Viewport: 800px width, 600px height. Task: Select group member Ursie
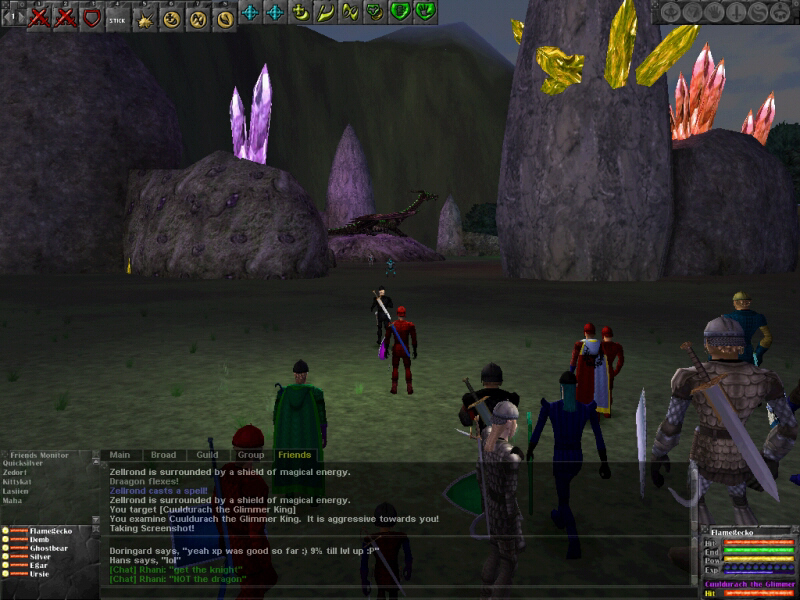(39, 576)
